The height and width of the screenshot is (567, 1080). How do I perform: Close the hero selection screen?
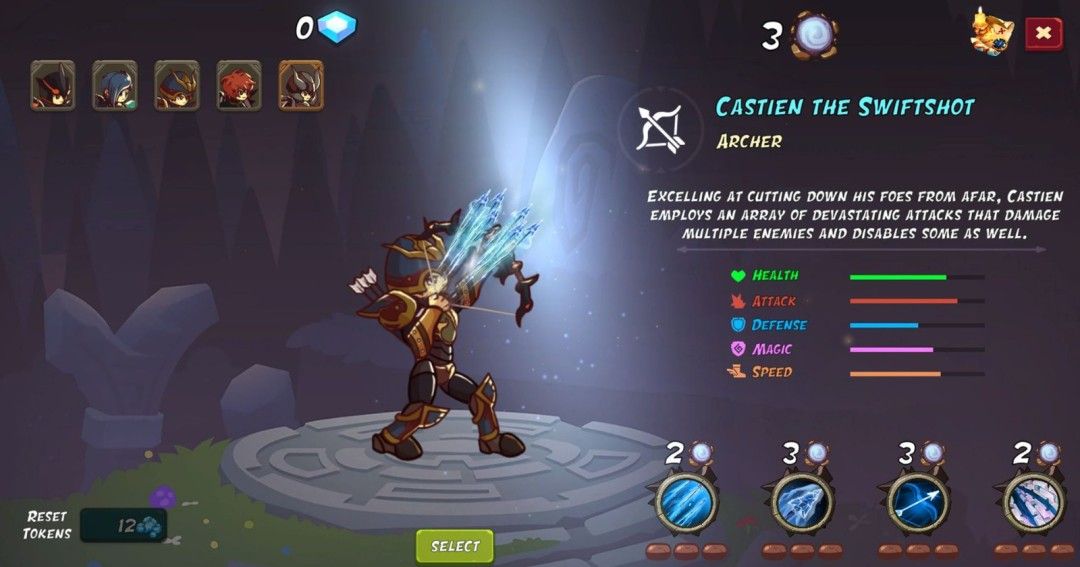point(1043,33)
